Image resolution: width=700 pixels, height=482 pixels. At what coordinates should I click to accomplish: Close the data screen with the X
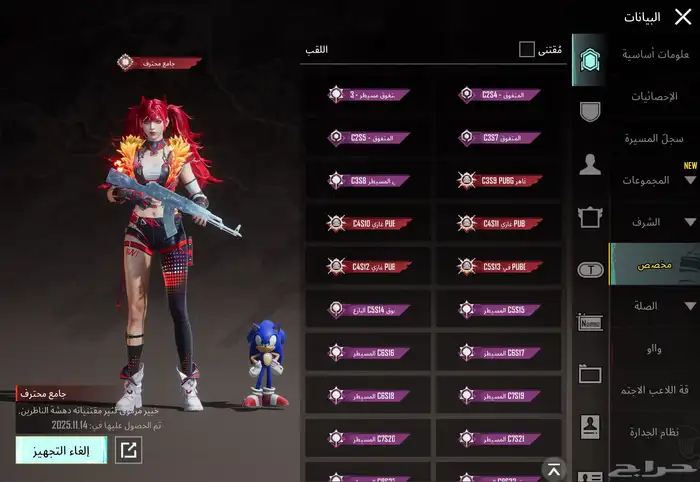tap(682, 16)
